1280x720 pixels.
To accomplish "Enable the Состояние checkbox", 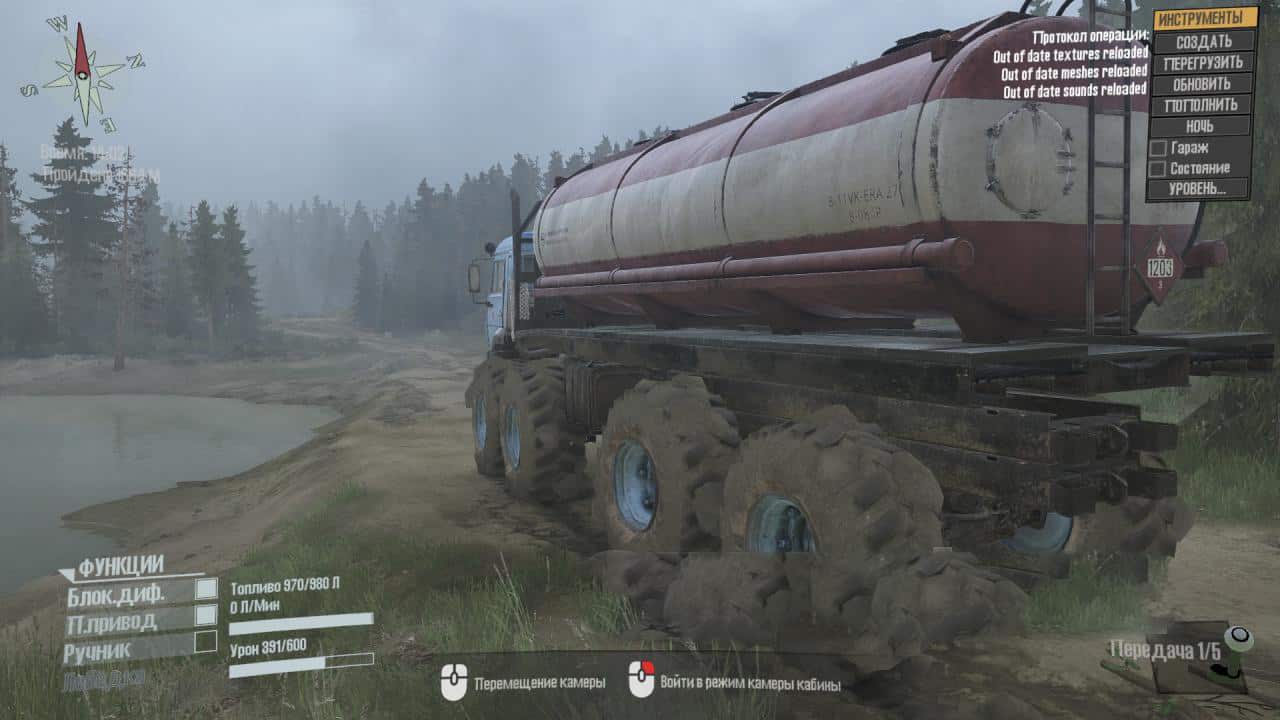I will [x=1158, y=169].
